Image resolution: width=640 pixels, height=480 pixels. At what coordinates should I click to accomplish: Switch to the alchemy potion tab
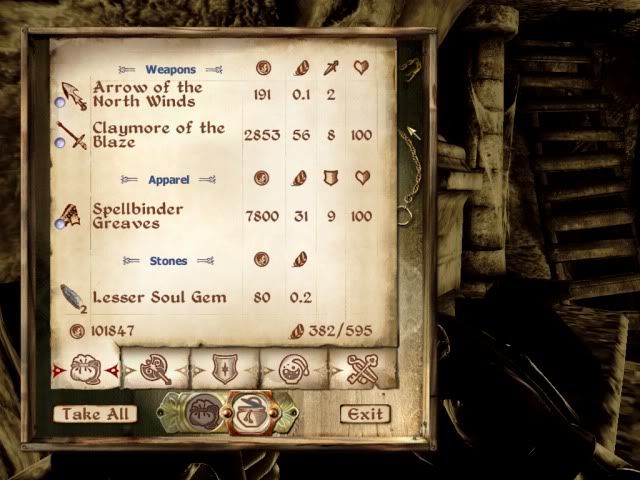293,370
